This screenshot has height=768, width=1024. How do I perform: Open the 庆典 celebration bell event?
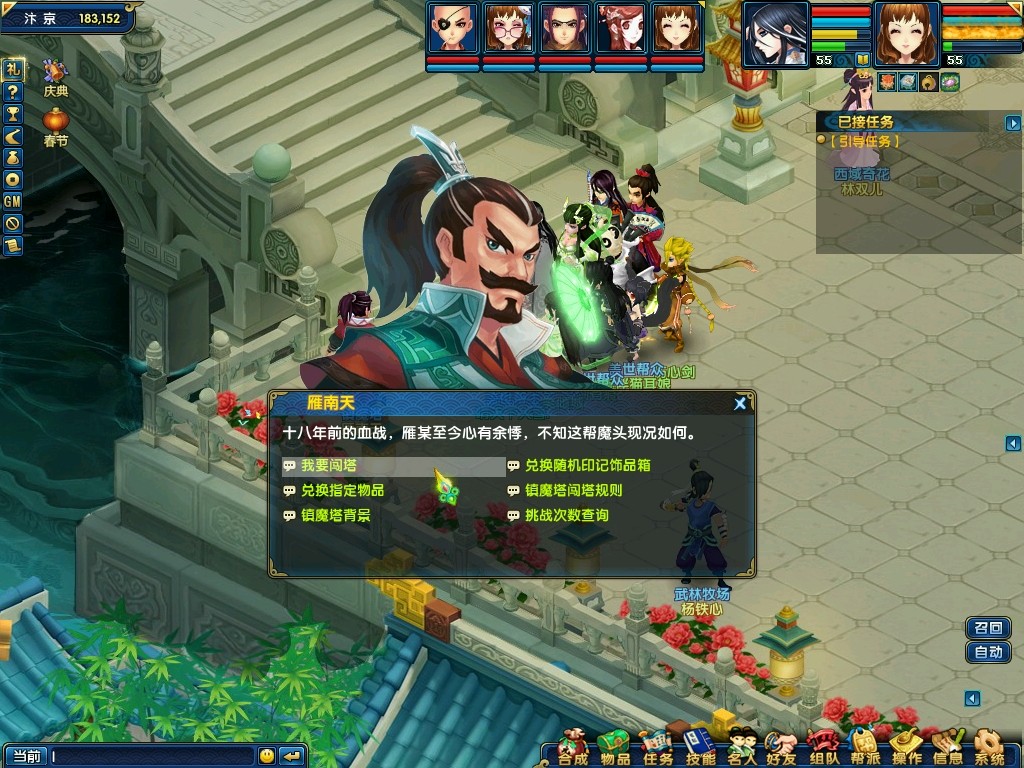[x=56, y=77]
